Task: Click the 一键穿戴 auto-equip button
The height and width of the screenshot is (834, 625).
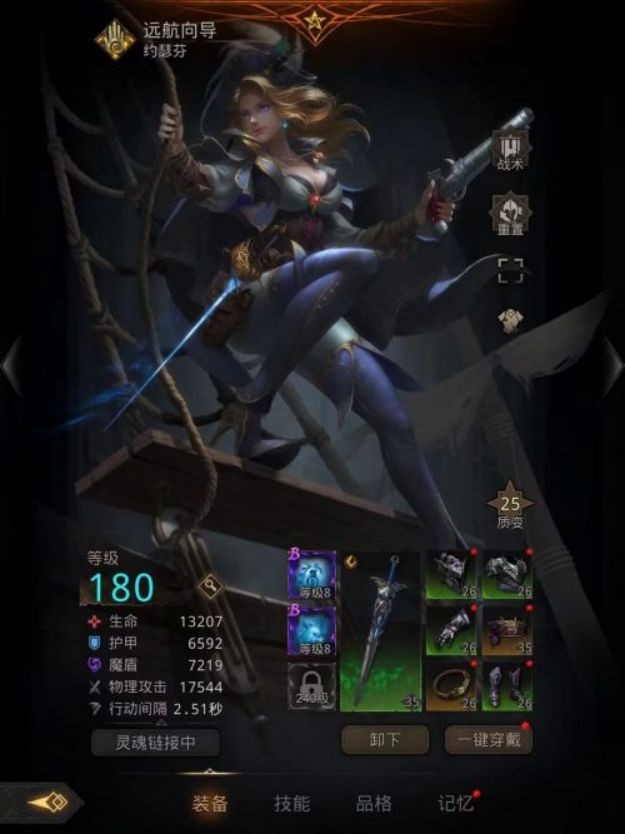Action: 488,740
